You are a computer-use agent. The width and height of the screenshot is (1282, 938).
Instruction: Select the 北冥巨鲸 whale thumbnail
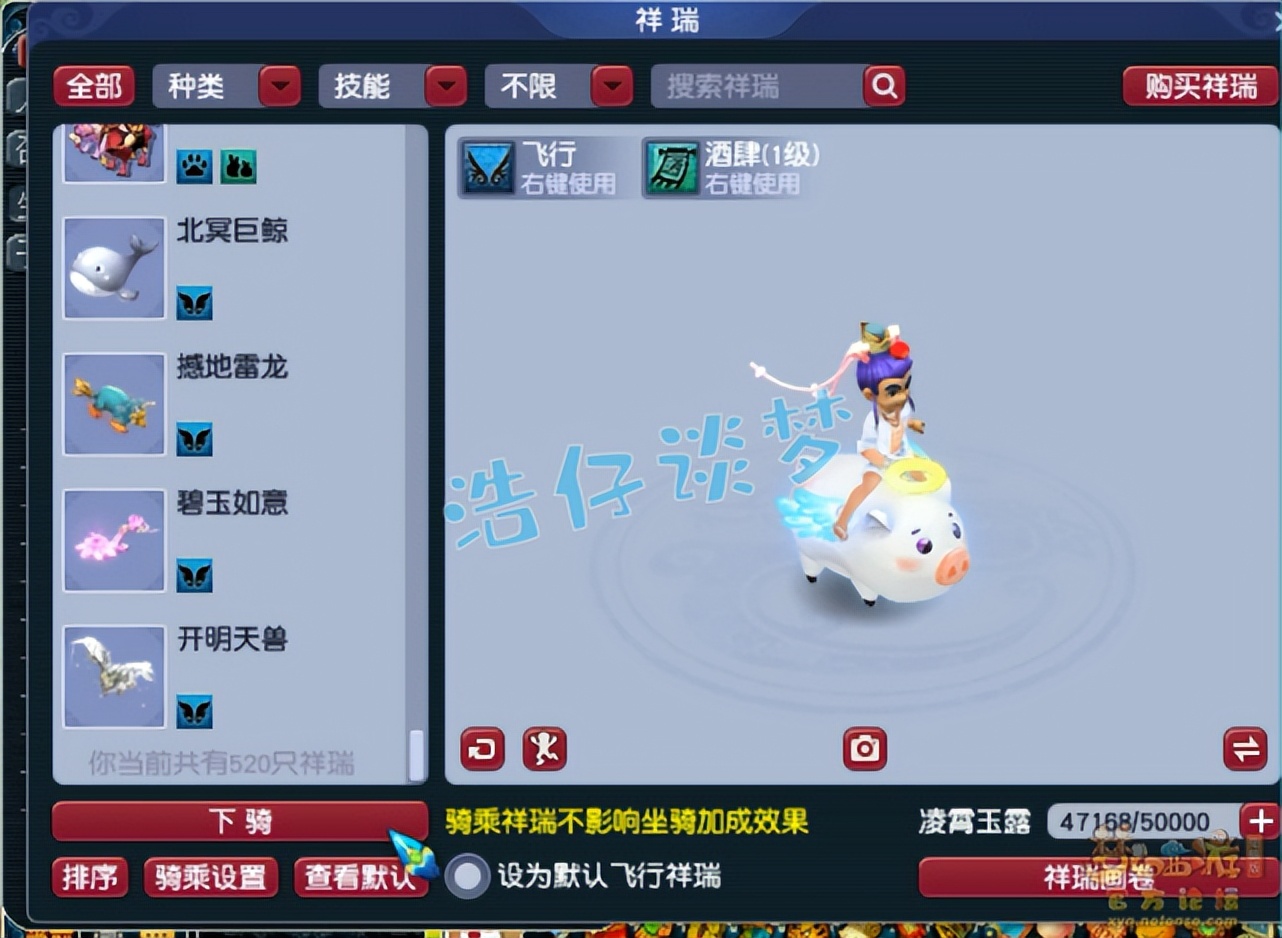[x=113, y=266]
